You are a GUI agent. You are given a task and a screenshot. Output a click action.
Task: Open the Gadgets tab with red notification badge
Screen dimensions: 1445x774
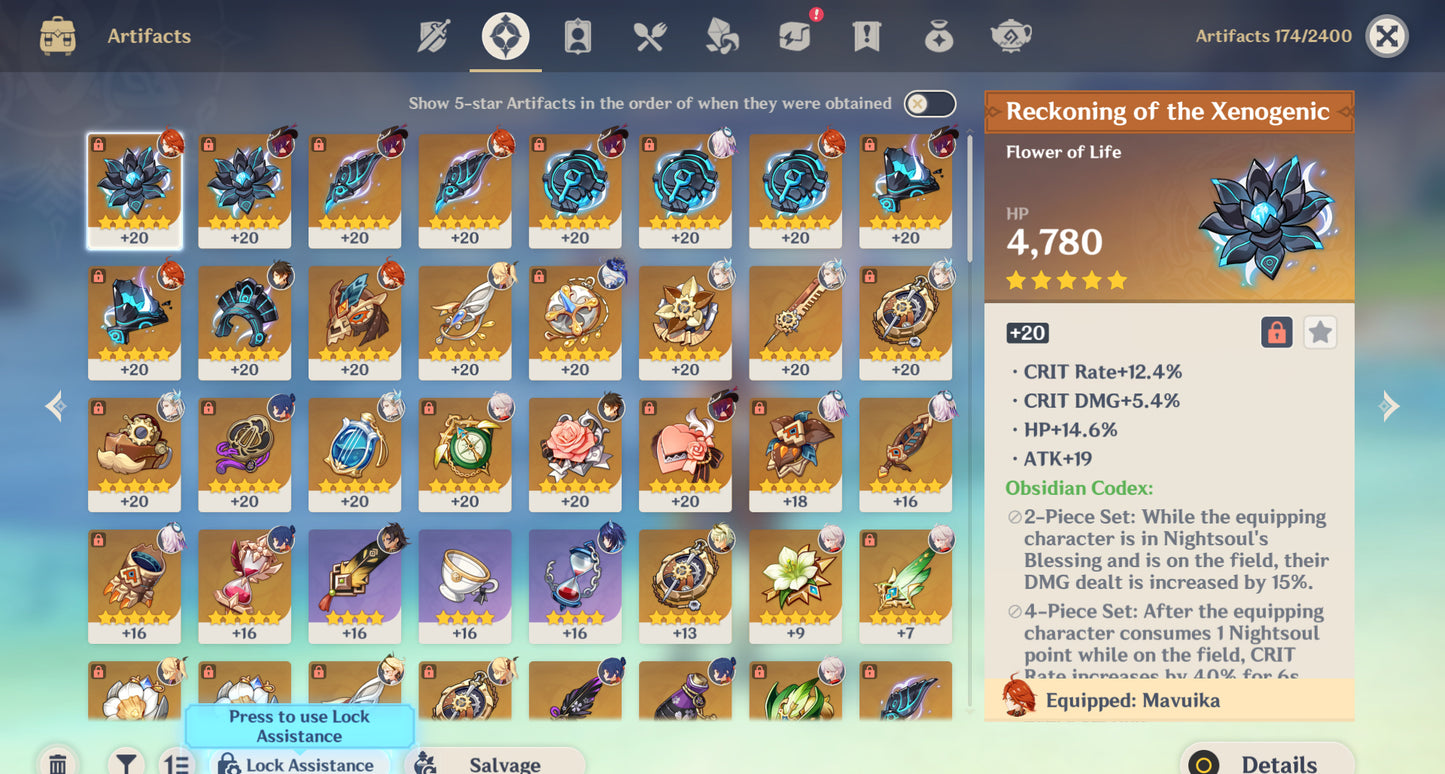coord(793,36)
